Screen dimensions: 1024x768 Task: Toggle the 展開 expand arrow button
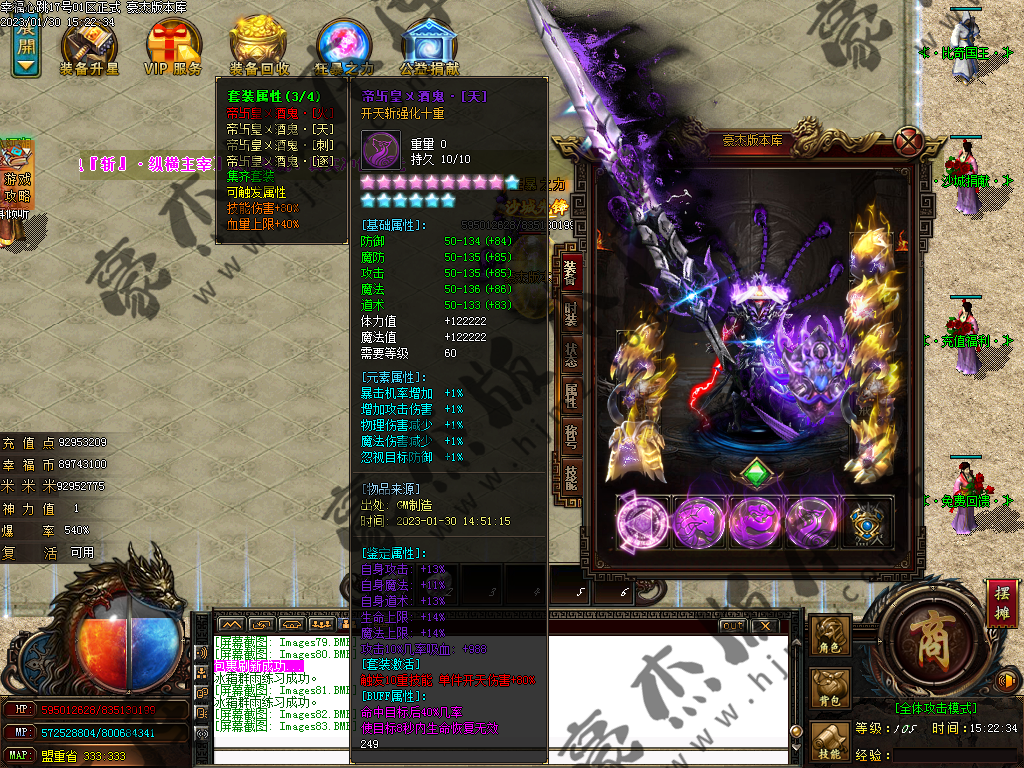click(27, 48)
